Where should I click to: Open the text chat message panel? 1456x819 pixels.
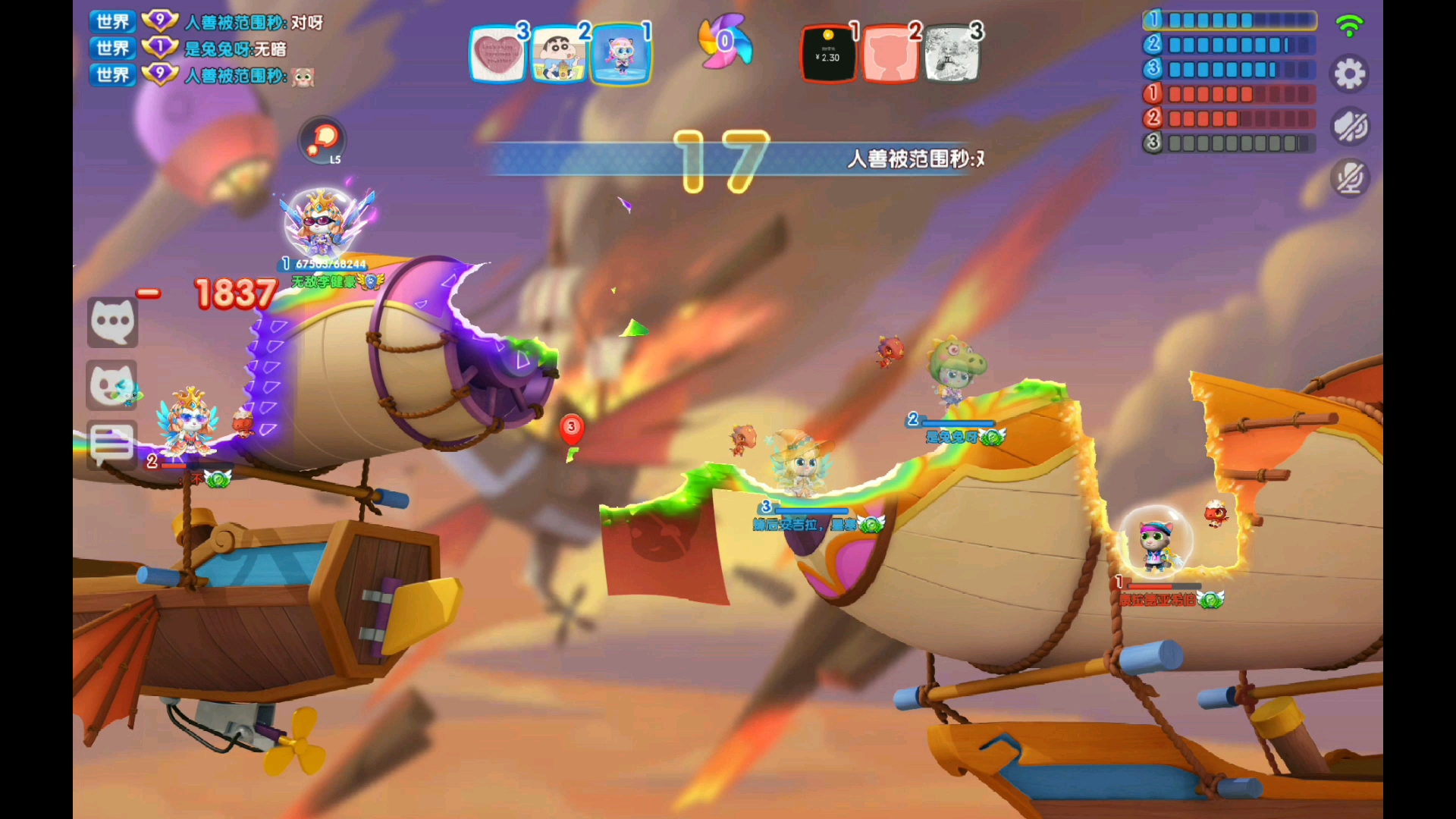(x=112, y=444)
